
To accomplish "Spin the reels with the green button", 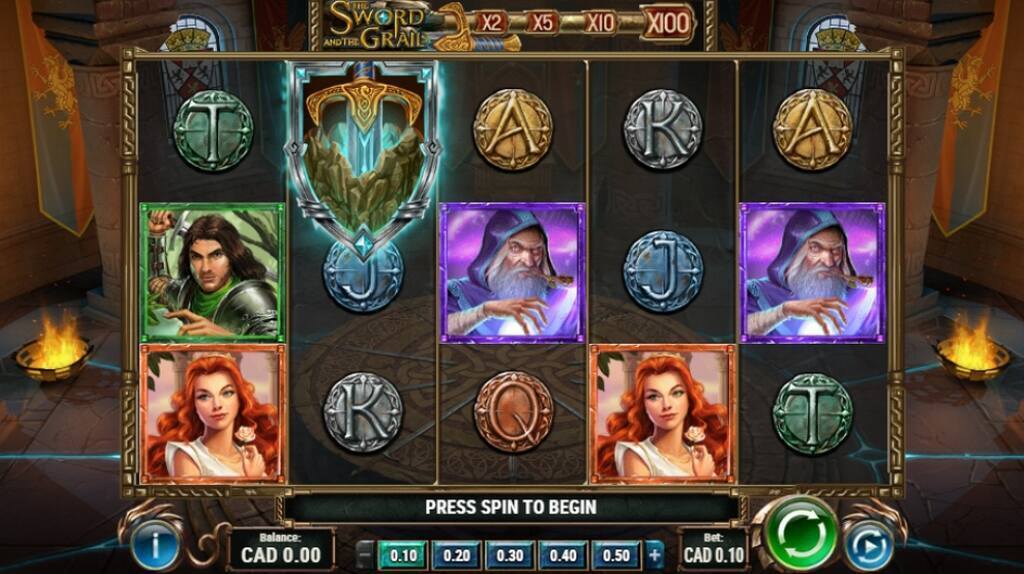I will [801, 534].
